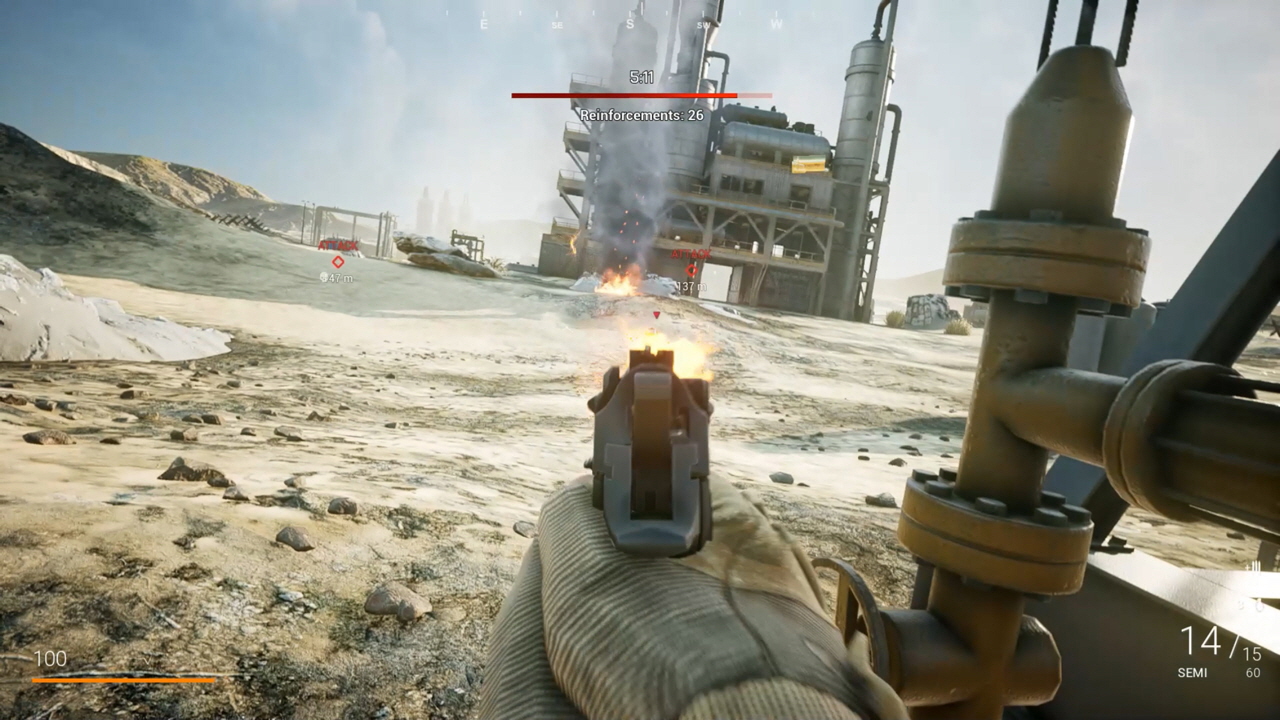Image resolution: width=1280 pixels, height=720 pixels.
Task: Toggle the 137 m objective distance marker
Action: pos(691,283)
